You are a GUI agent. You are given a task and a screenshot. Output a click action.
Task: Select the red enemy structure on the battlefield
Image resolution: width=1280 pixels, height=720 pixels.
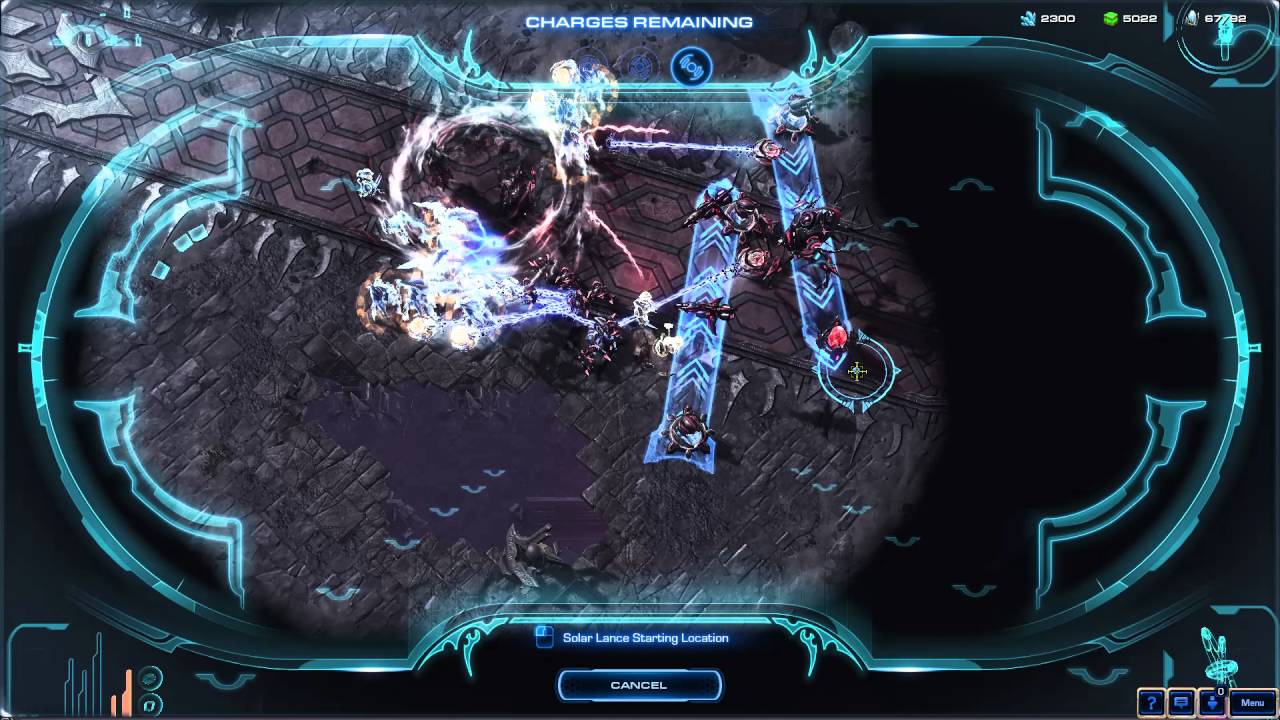point(838,338)
